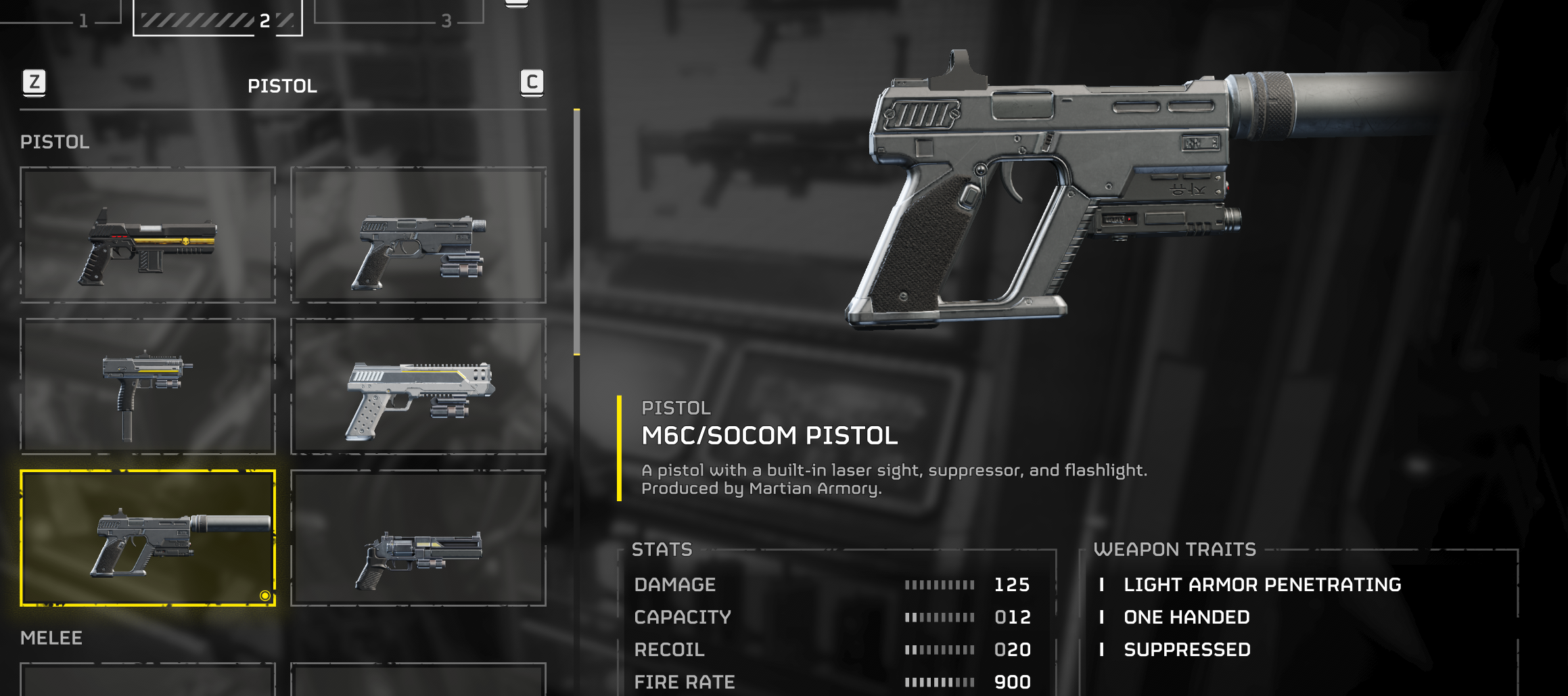Select the black and gold pistol slot
The height and width of the screenshot is (696, 1568).
pyautogui.click(x=147, y=234)
